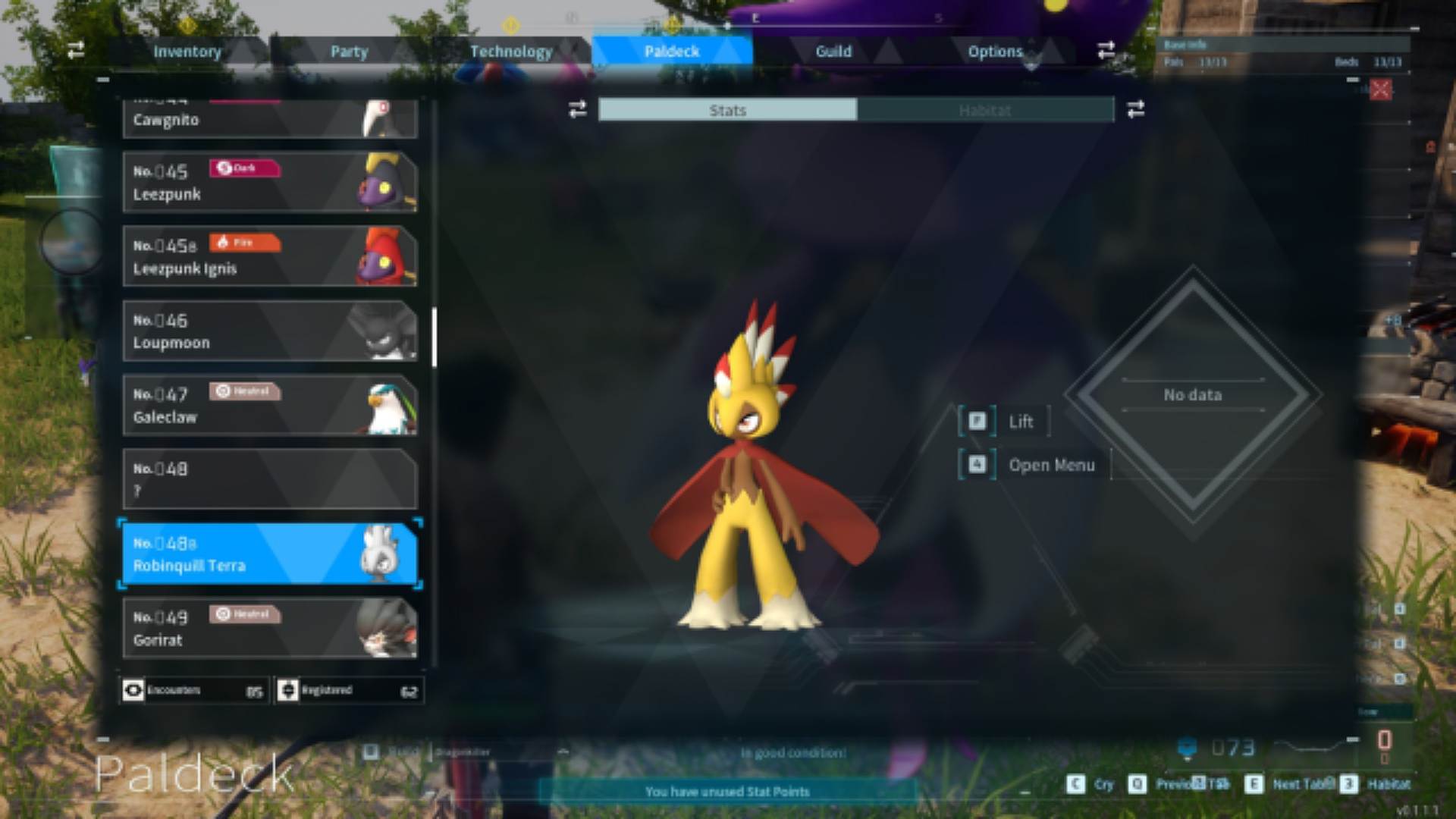
Task: Open the Party tab
Action: pyautogui.click(x=349, y=52)
